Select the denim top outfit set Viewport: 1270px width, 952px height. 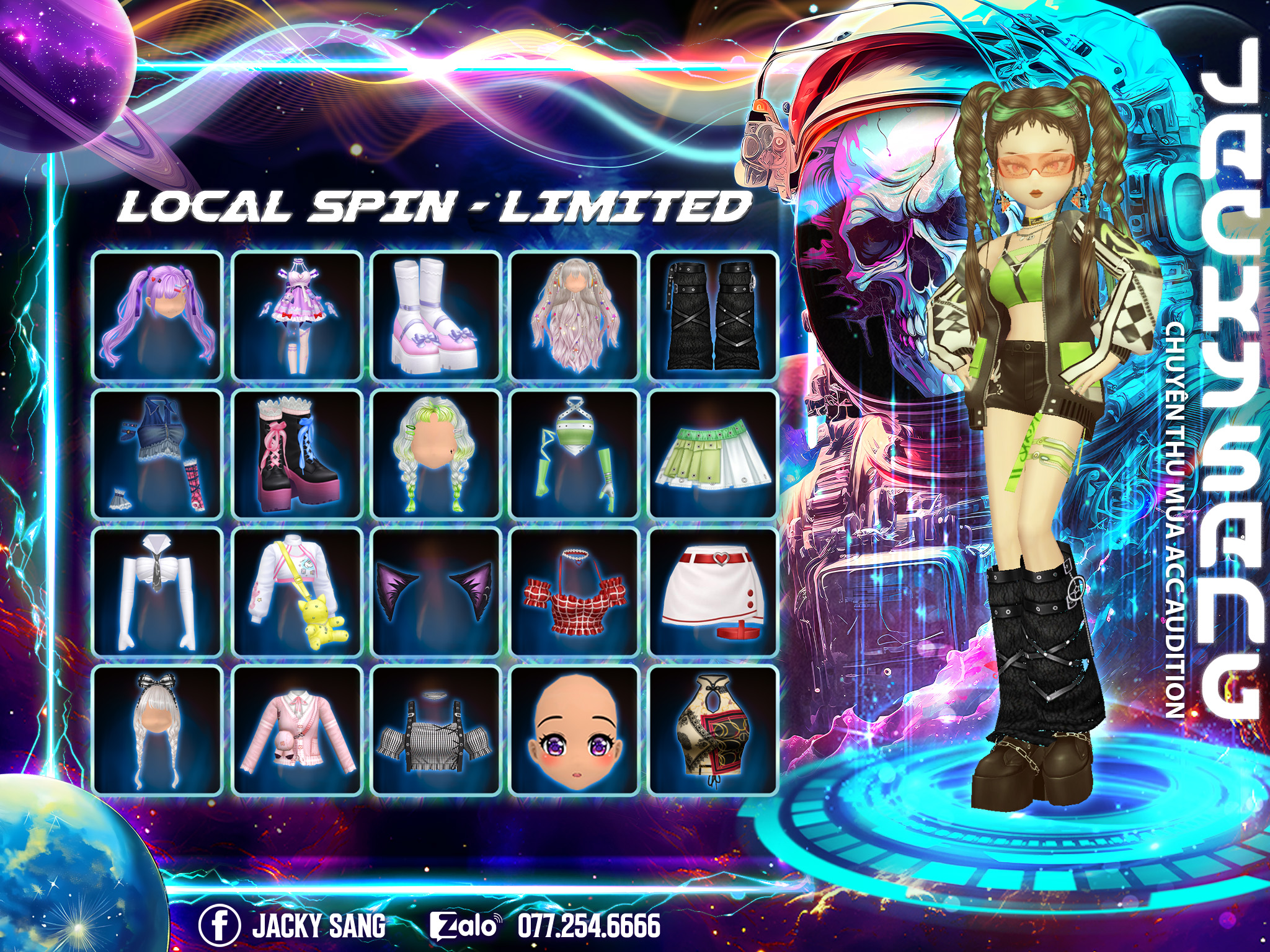click(x=158, y=454)
